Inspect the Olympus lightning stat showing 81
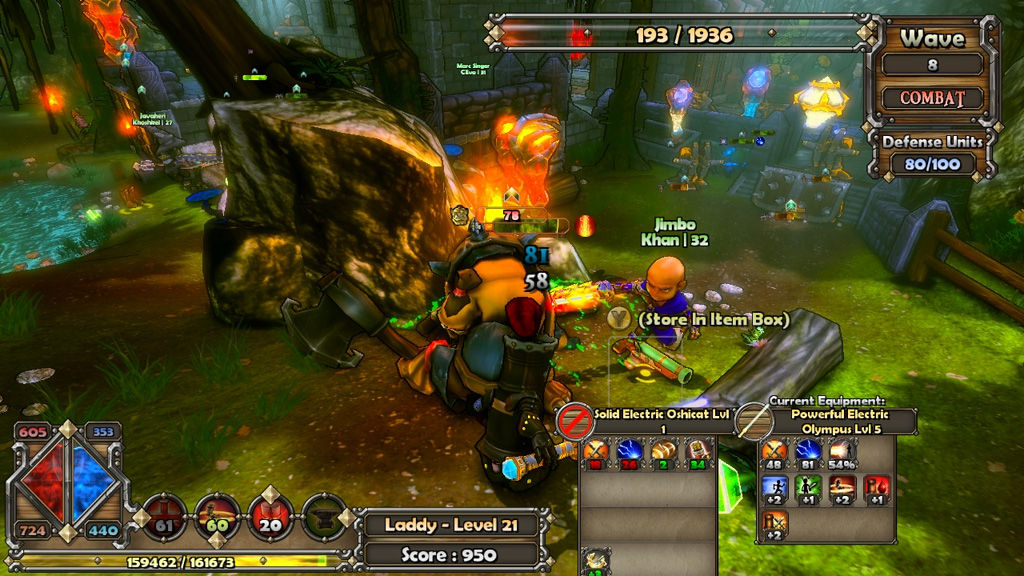This screenshot has height=576, width=1024. pyautogui.click(x=809, y=454)
